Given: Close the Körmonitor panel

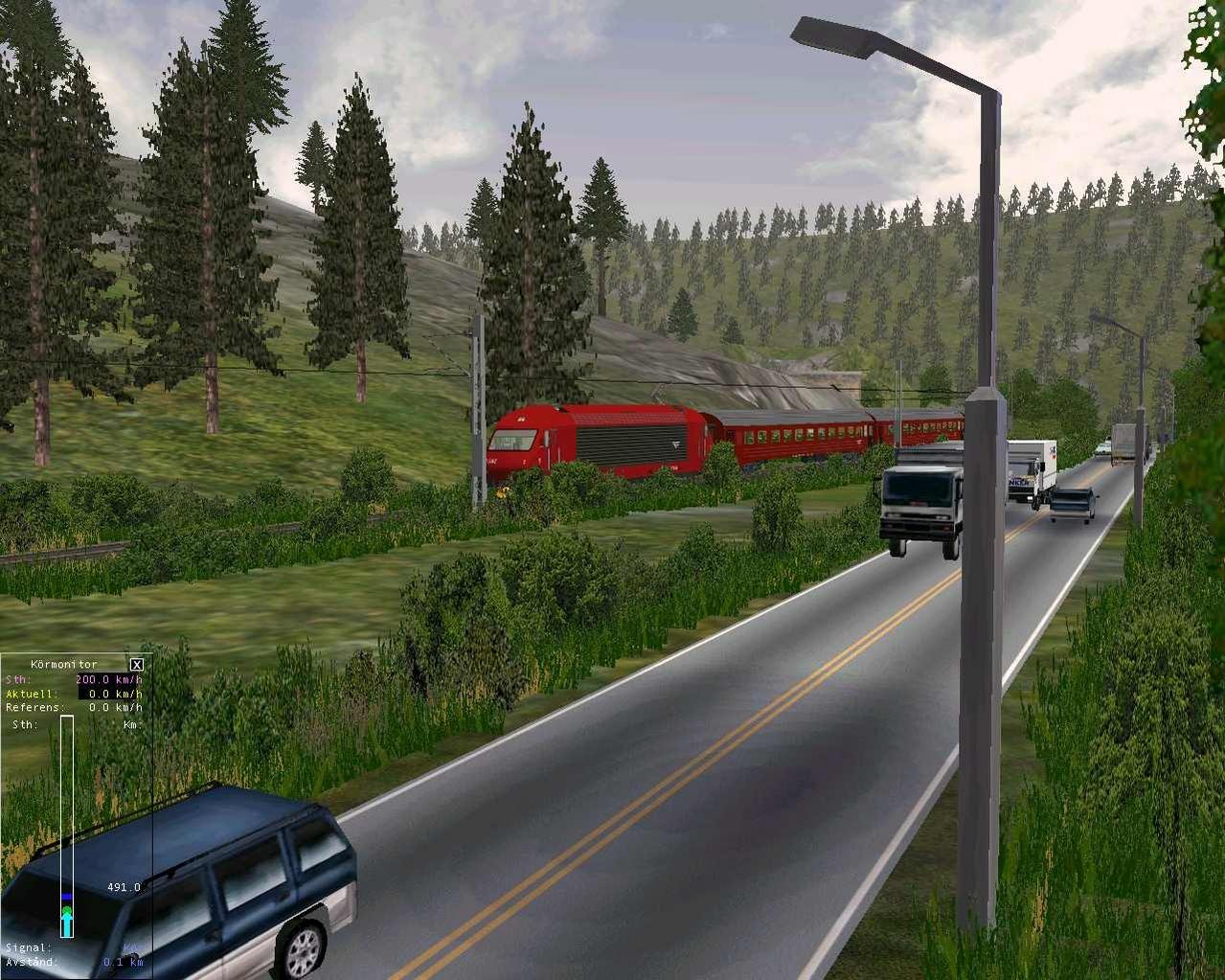Looking at the screenshot, I should tap(137, 665).
